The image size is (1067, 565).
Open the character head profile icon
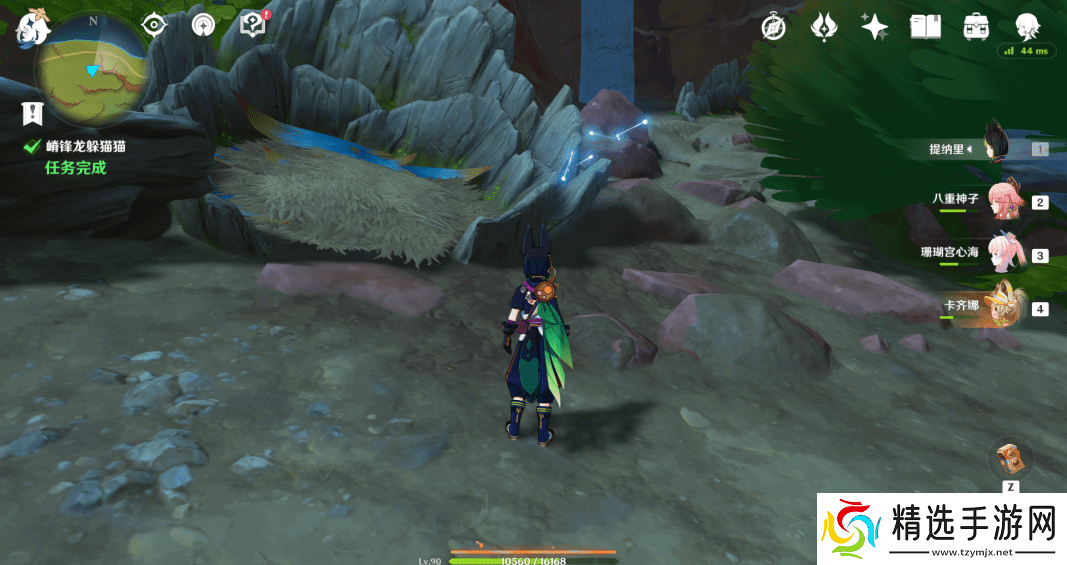click(1027, 26)
